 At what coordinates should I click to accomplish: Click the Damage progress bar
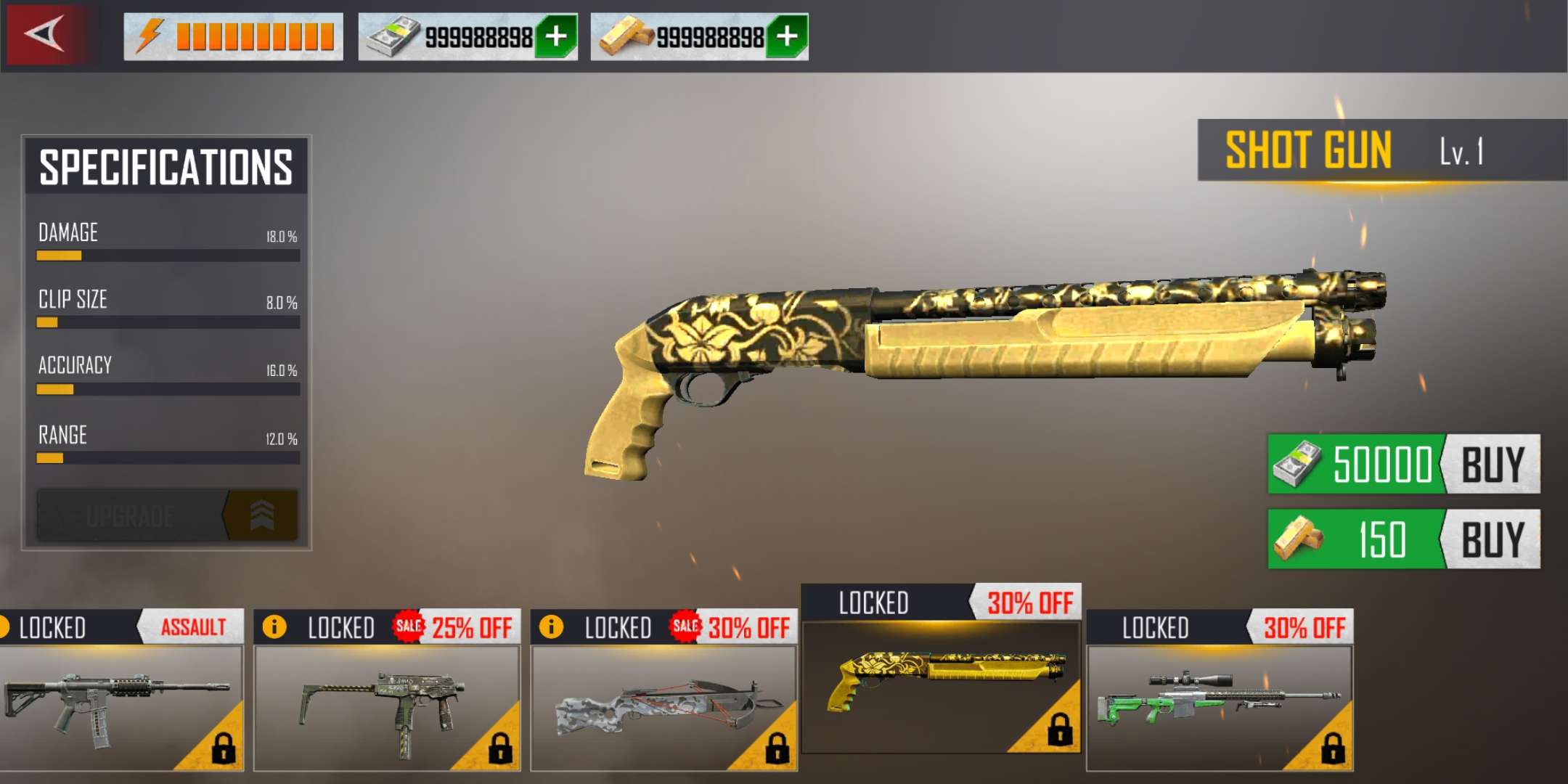tap(167, 256)
